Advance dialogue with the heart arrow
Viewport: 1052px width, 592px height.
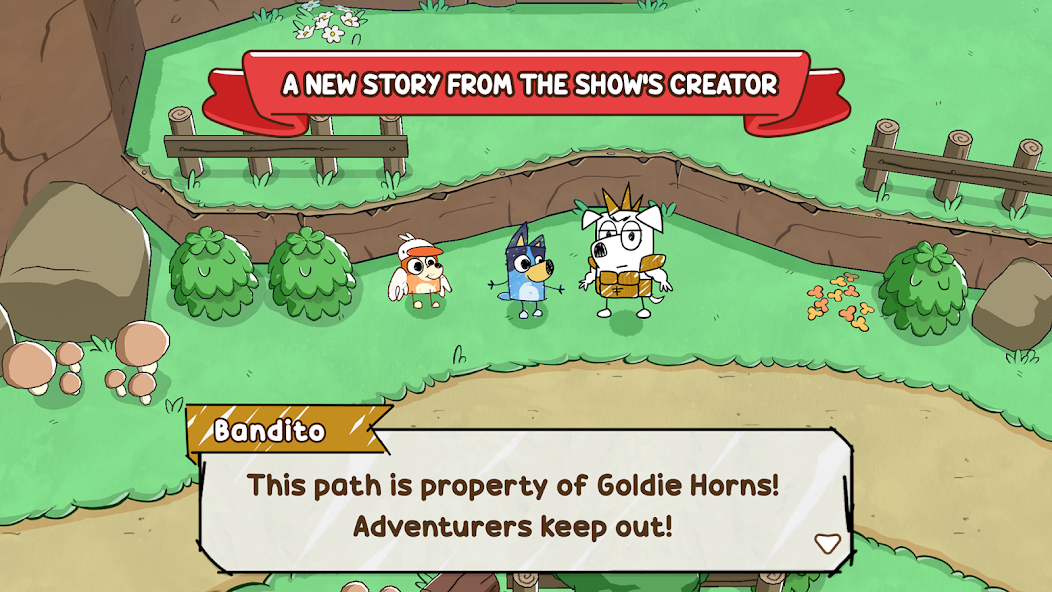pyautogui.click(x=827, y=543)
